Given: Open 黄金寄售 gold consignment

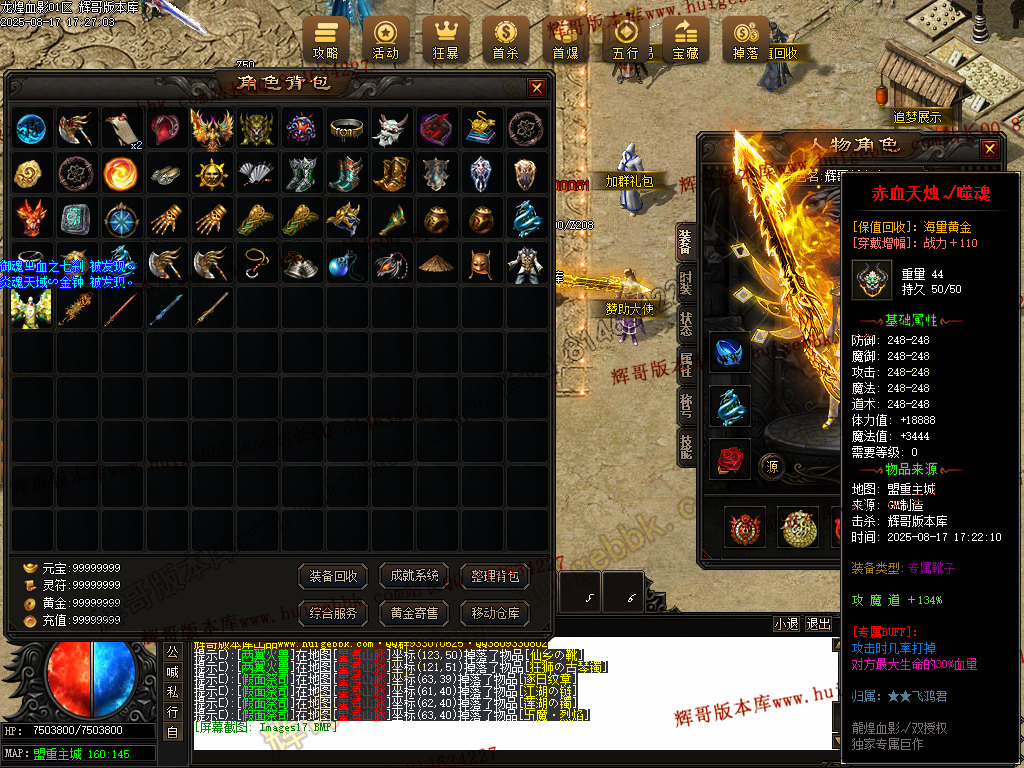Looking at the screenshot, I should pyautogui.click(x=414, y=613).
